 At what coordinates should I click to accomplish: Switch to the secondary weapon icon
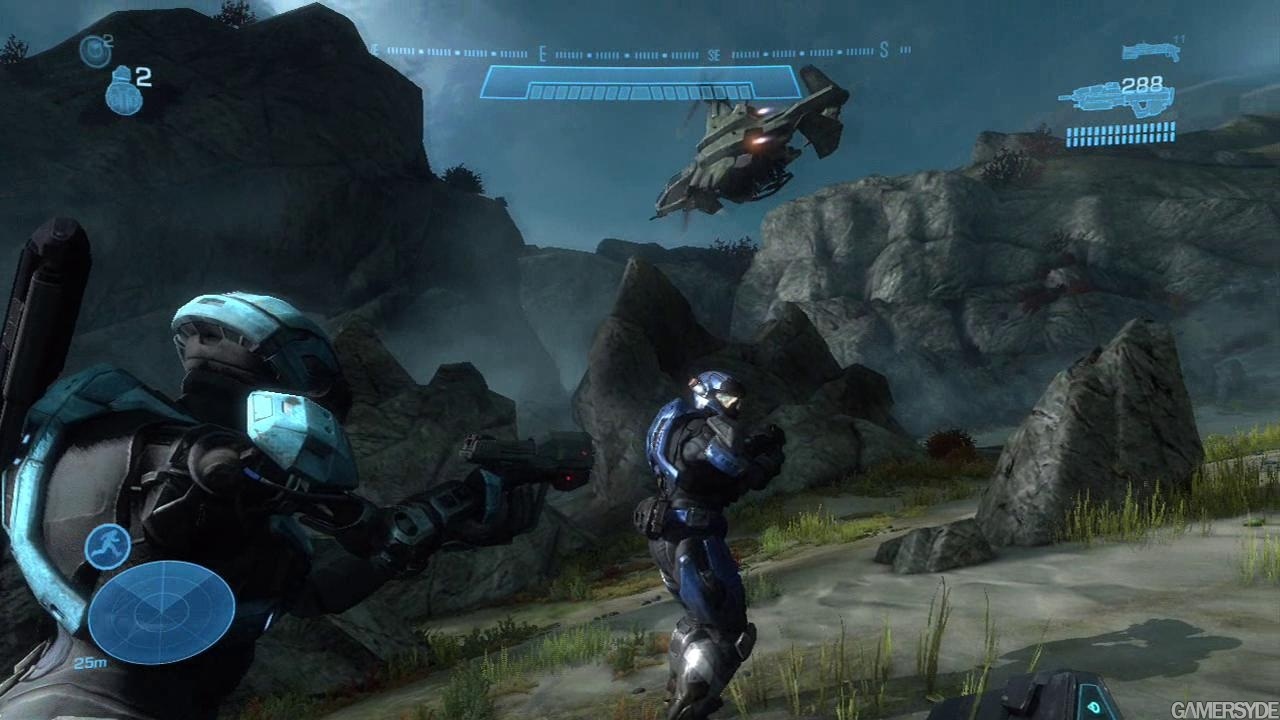click(x=1149, y=50)
